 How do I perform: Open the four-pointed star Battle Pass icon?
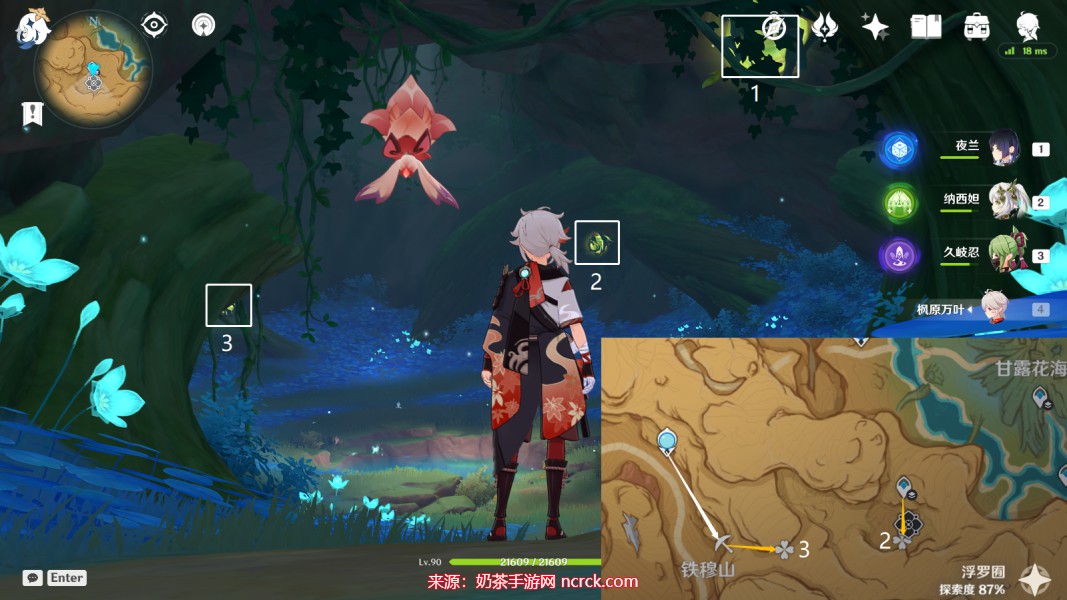coord(875,27)
